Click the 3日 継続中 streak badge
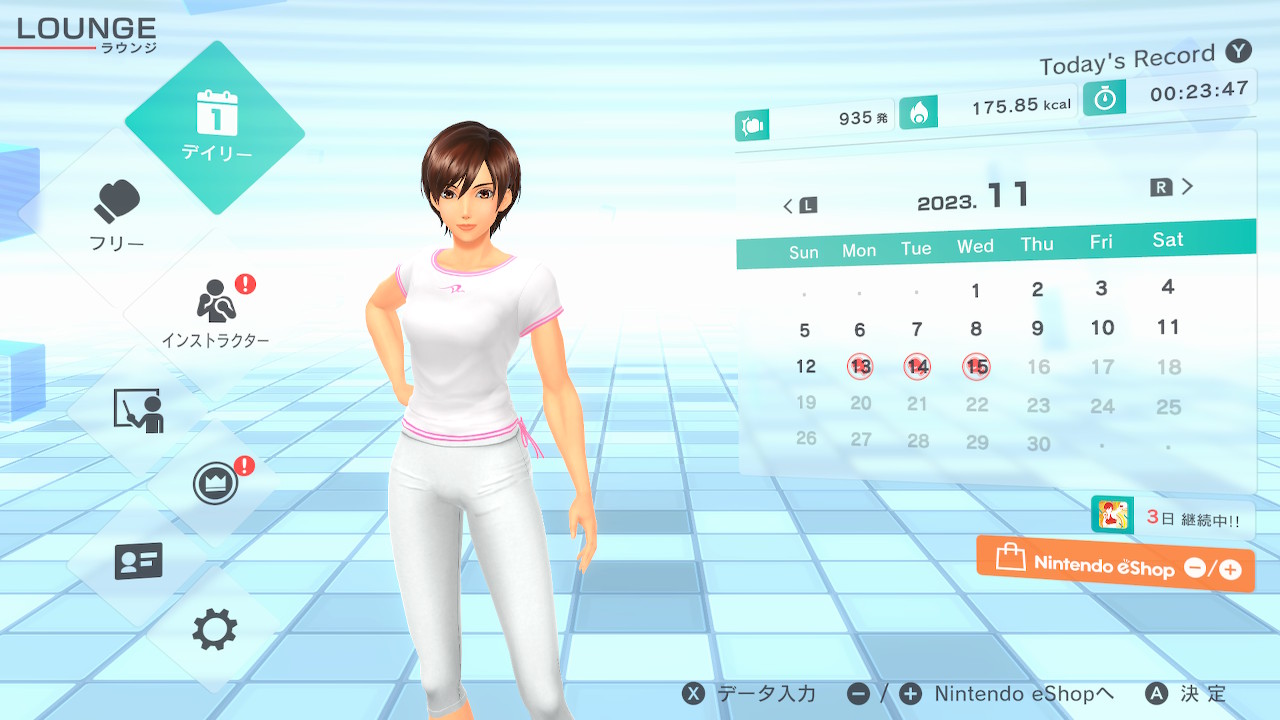The image size is (1280, 720). pos(1172,518)
